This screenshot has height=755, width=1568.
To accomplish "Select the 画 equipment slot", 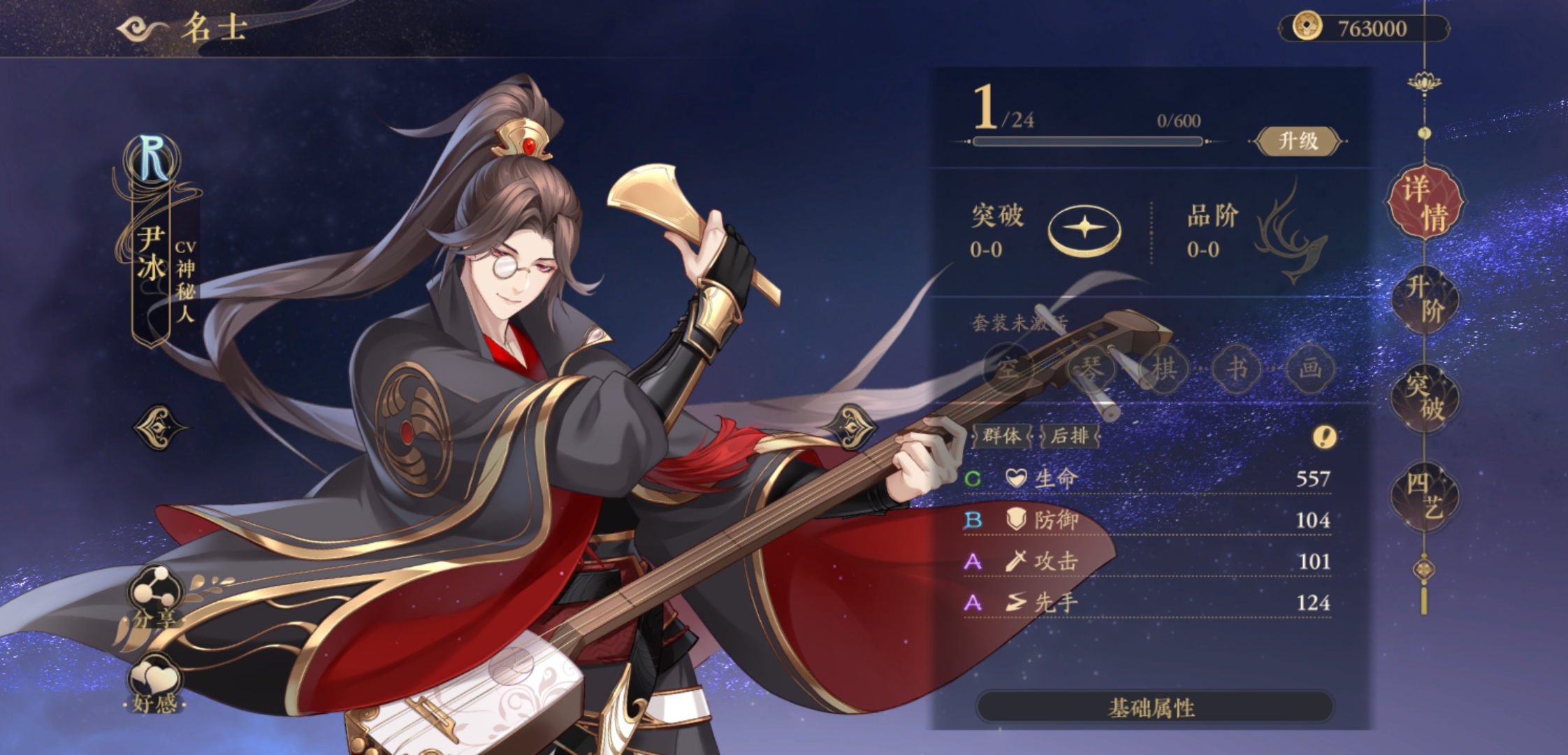I will pos(1309,368).
